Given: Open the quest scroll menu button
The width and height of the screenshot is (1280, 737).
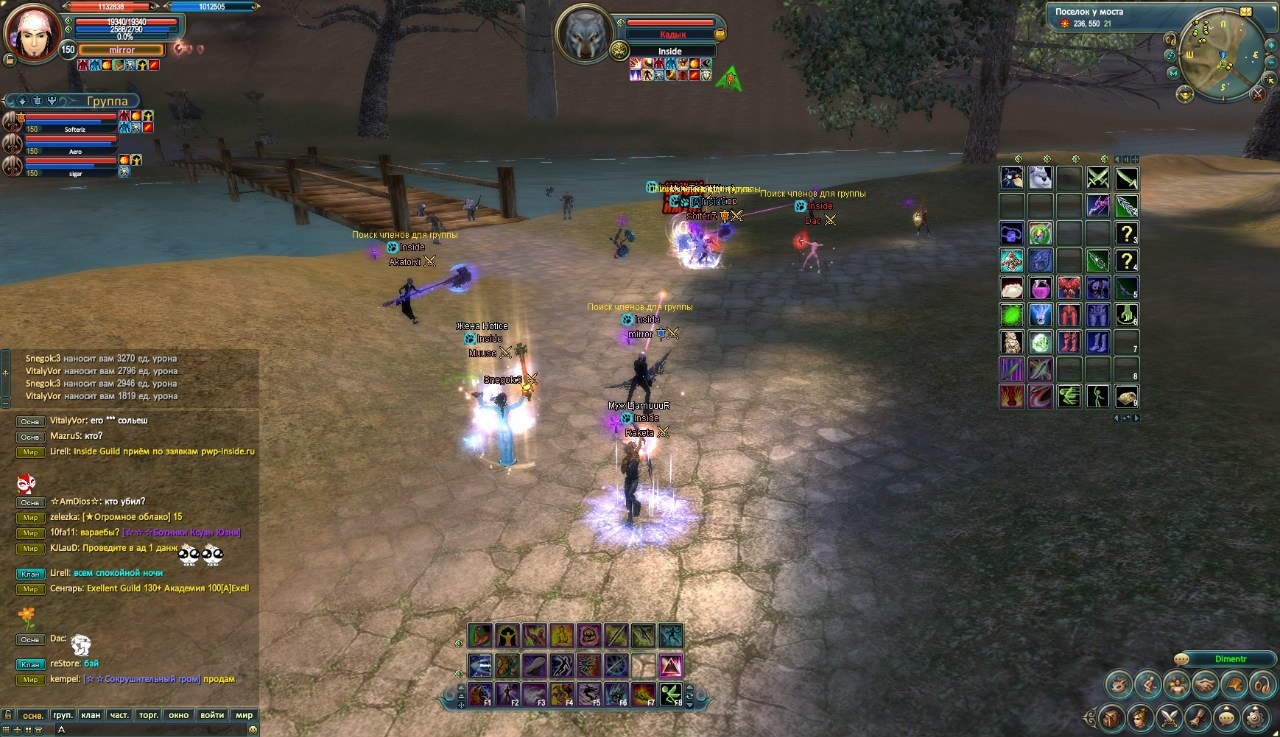Looking at the screenshot, I should (x=1198, y=718).
